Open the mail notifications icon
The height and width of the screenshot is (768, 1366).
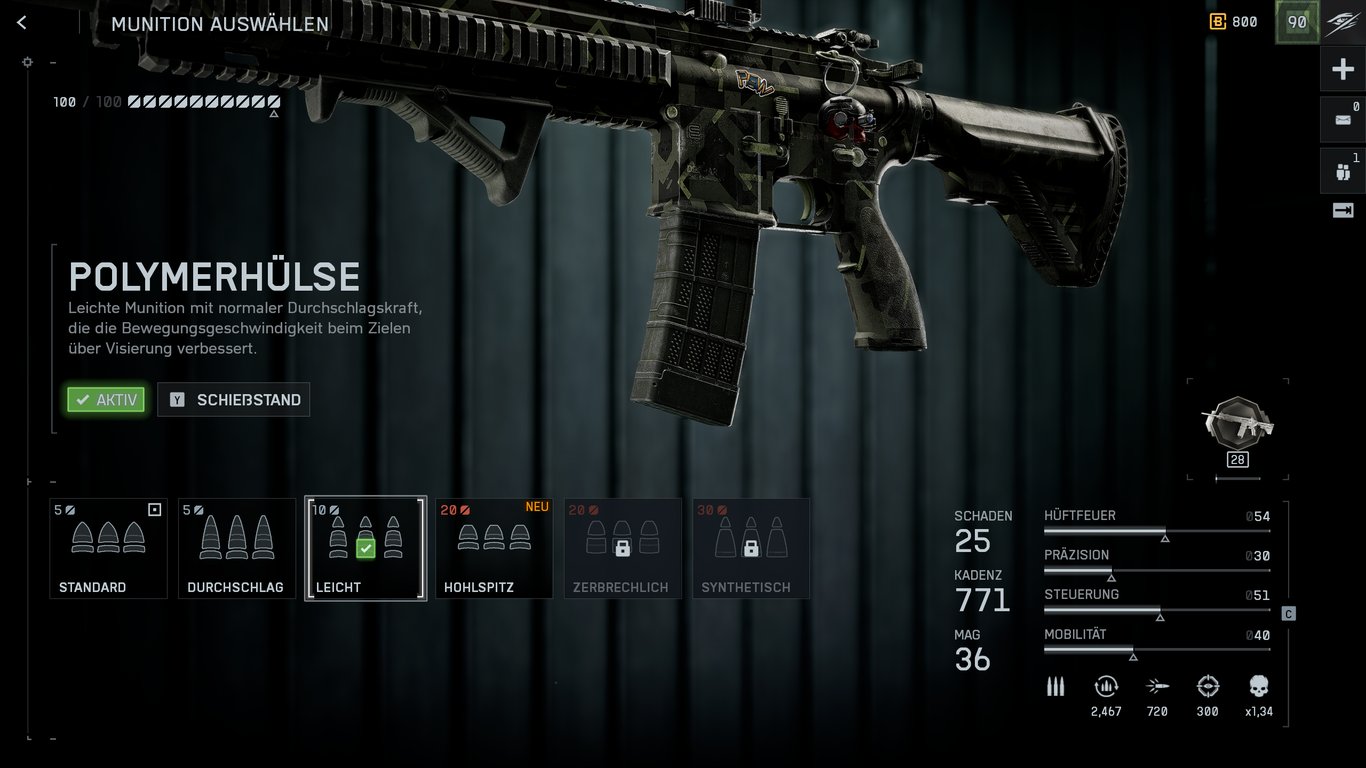(x=1342, y=119)
